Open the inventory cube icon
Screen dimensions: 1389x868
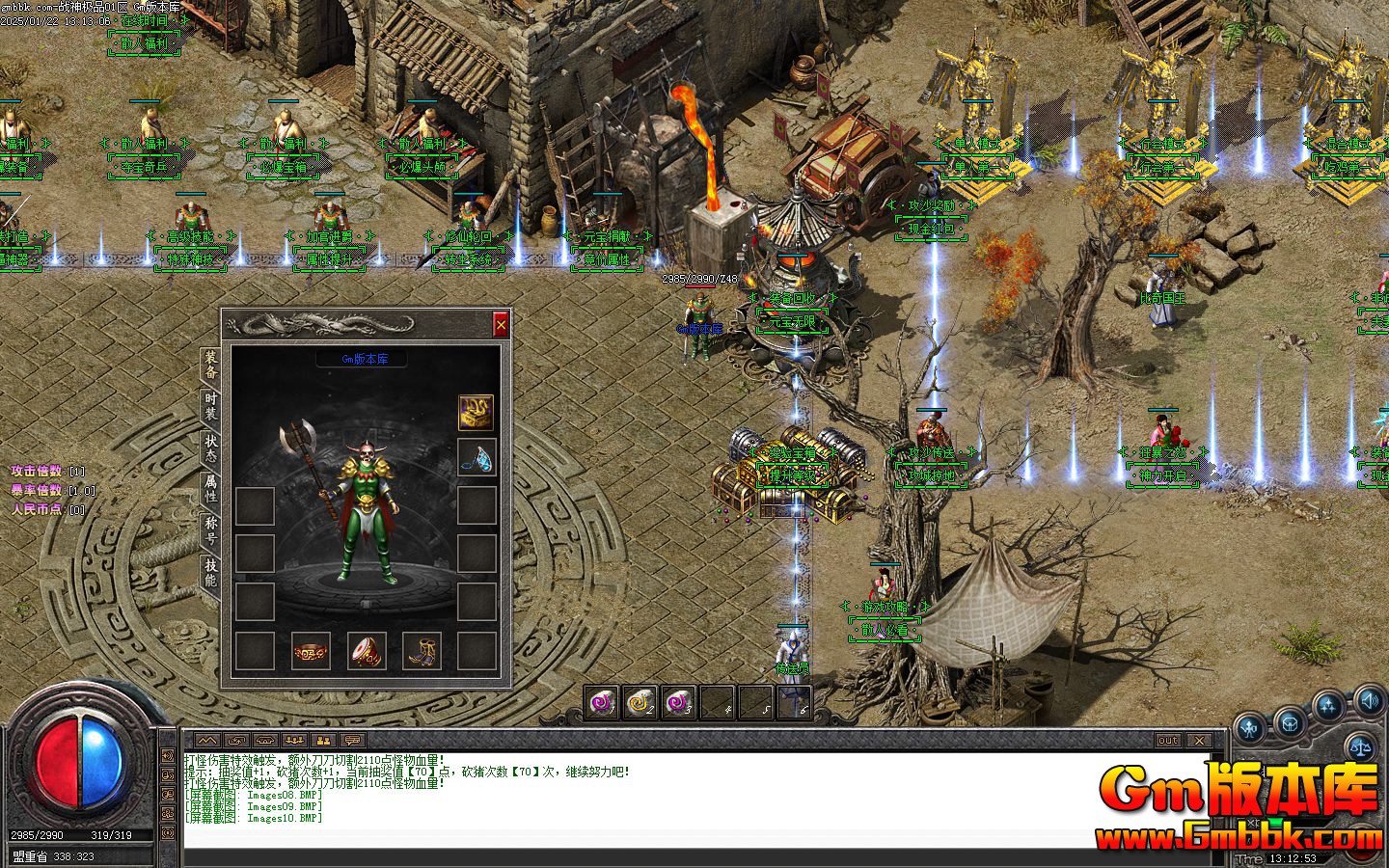tap(1289, 724)
